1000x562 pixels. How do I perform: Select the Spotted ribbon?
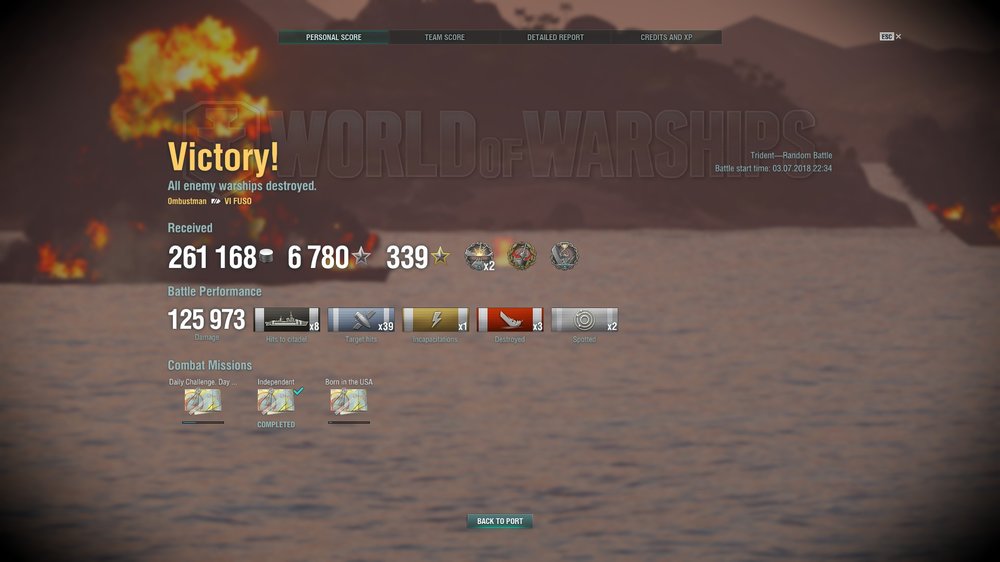pos(584,320)
